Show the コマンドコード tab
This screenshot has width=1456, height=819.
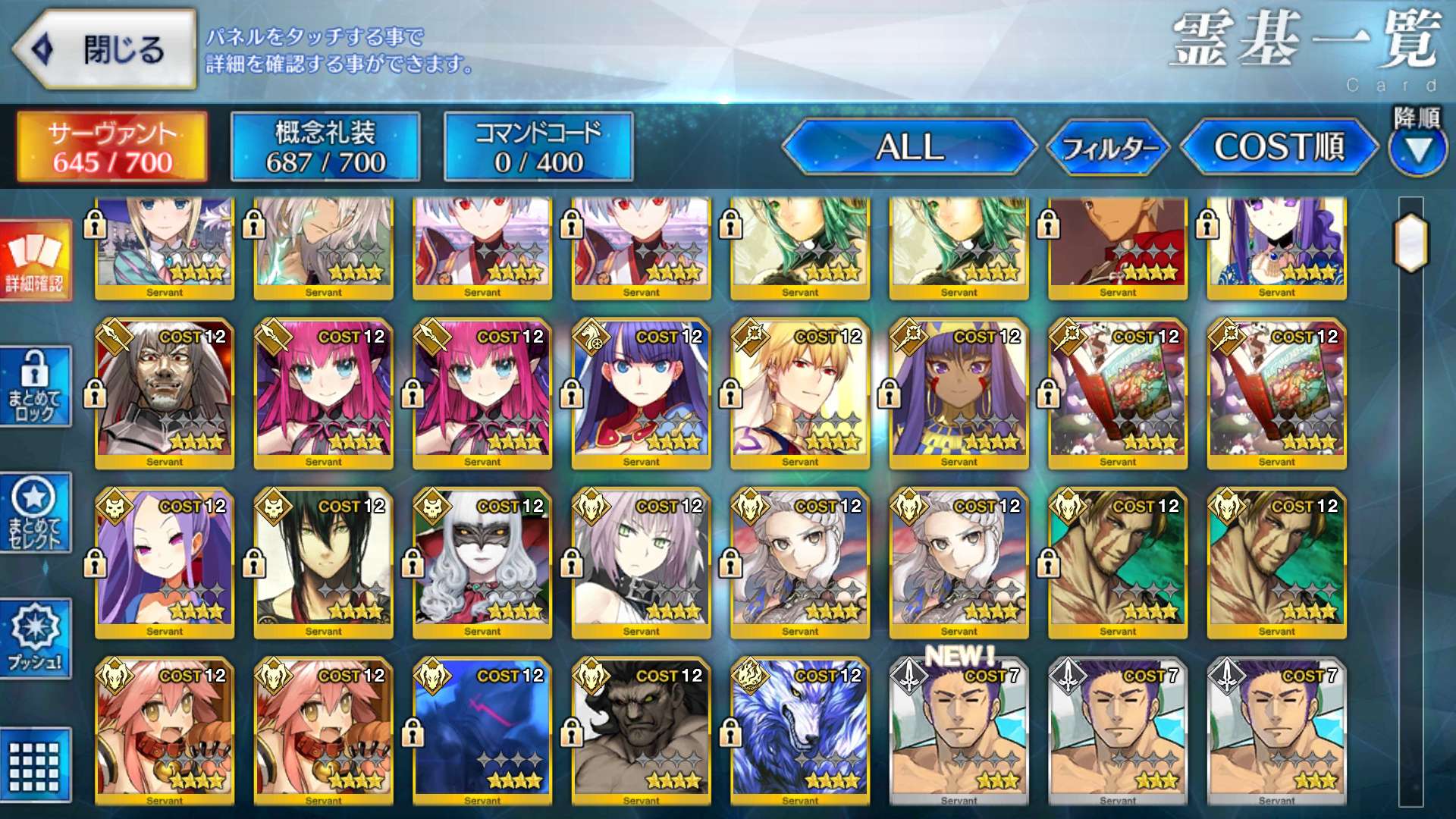(x=538, y=147)
